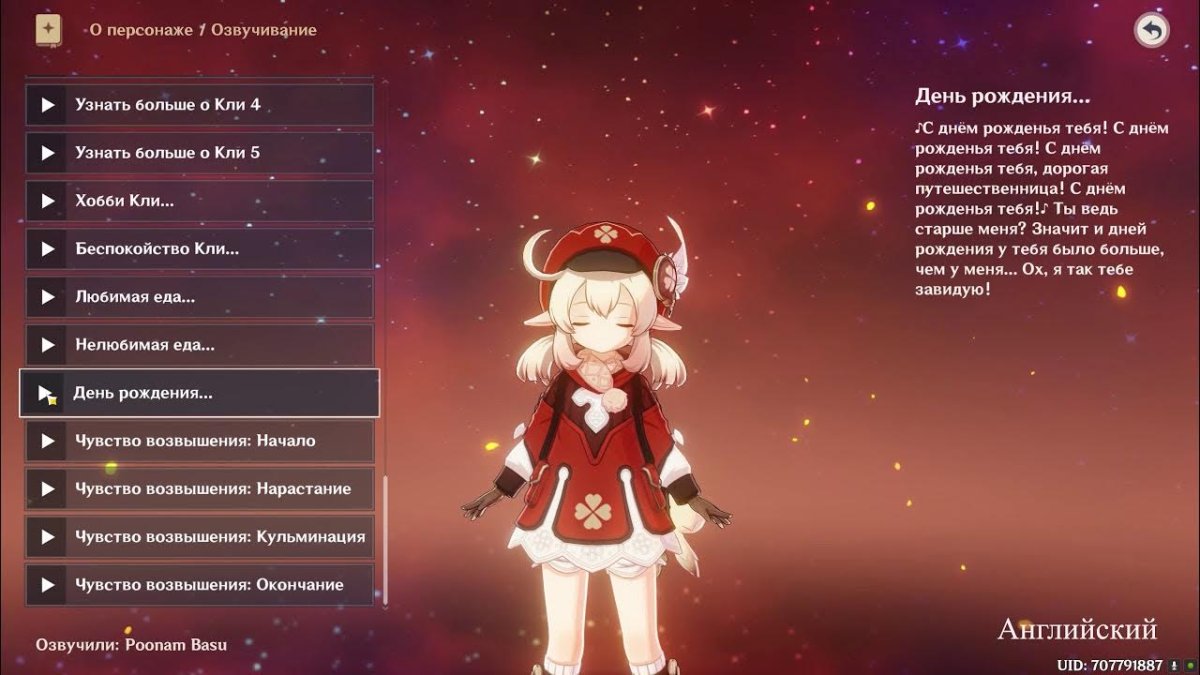This screenshot has height=675, width=1200.
Task: Open the character book icon
Action: pyautogui.click(x=48, y=30)
